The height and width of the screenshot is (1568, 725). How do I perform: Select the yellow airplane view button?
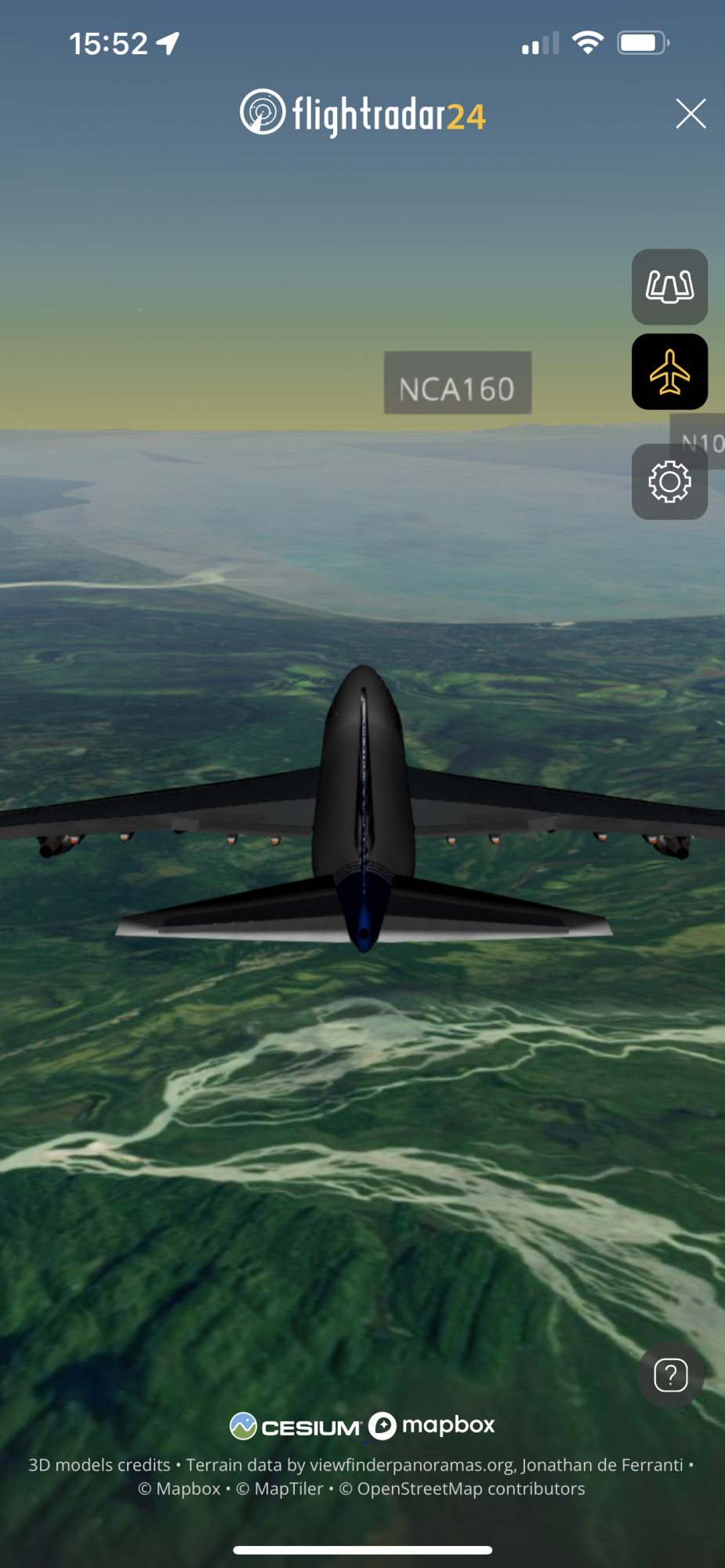click(669, 372)
